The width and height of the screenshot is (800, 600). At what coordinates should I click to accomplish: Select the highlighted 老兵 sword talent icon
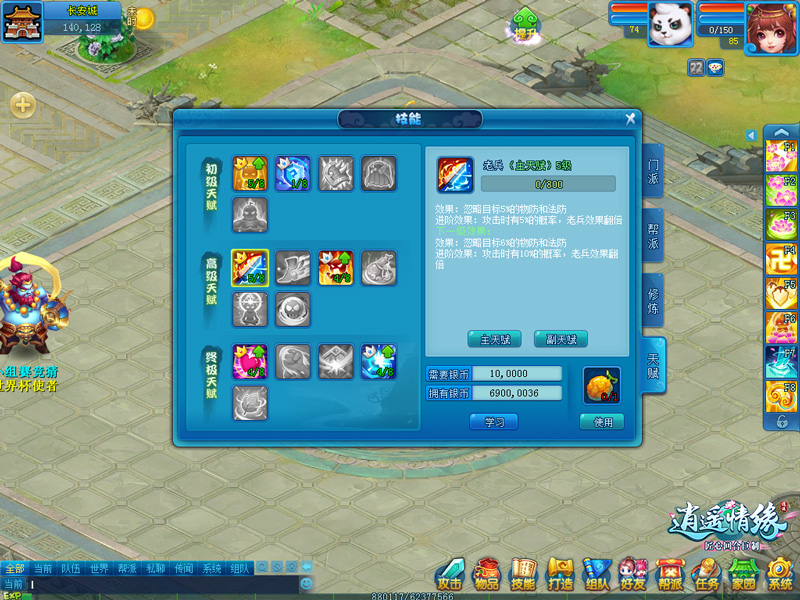[249, 267]
